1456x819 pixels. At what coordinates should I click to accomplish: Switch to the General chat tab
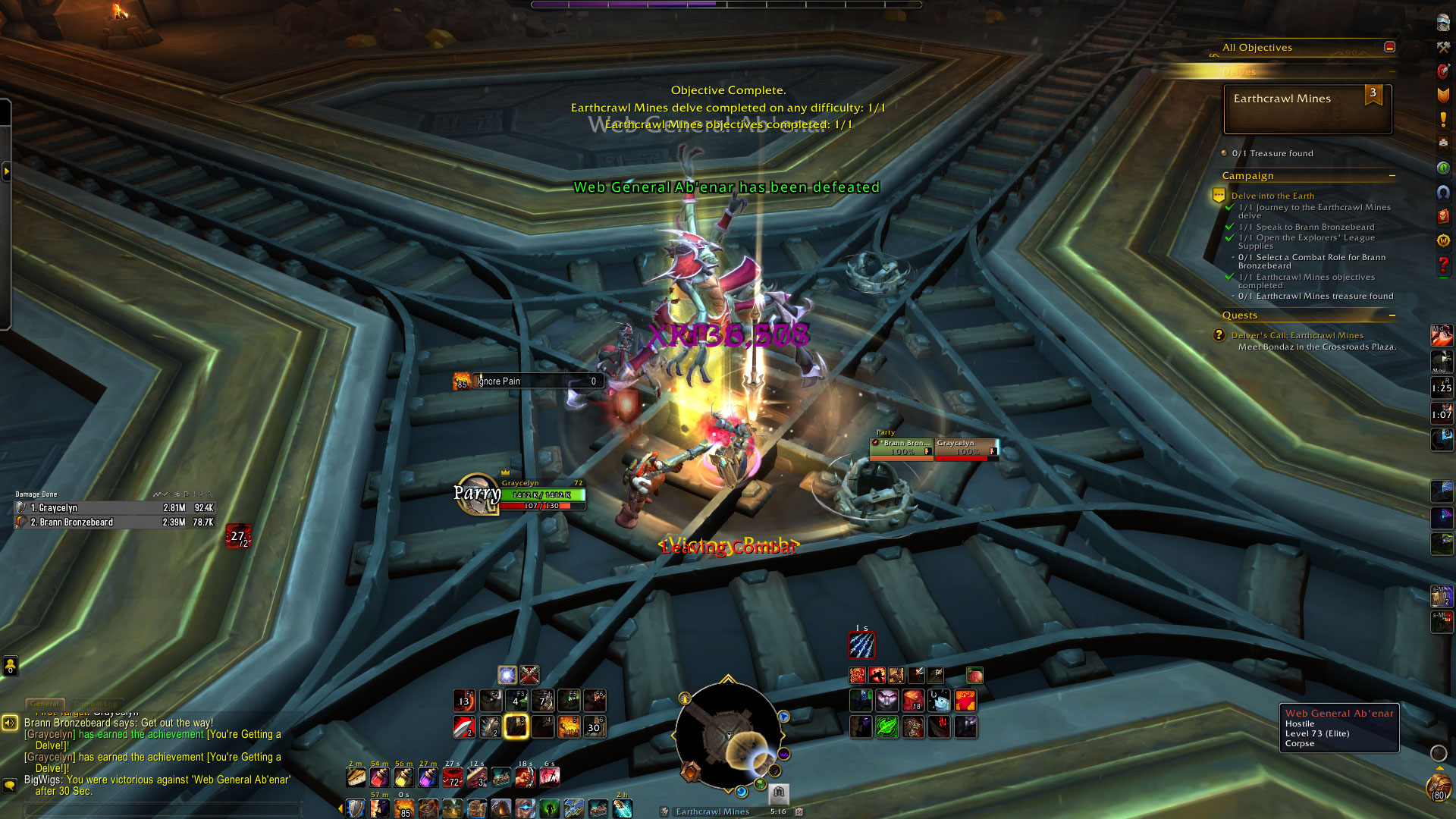45,704
